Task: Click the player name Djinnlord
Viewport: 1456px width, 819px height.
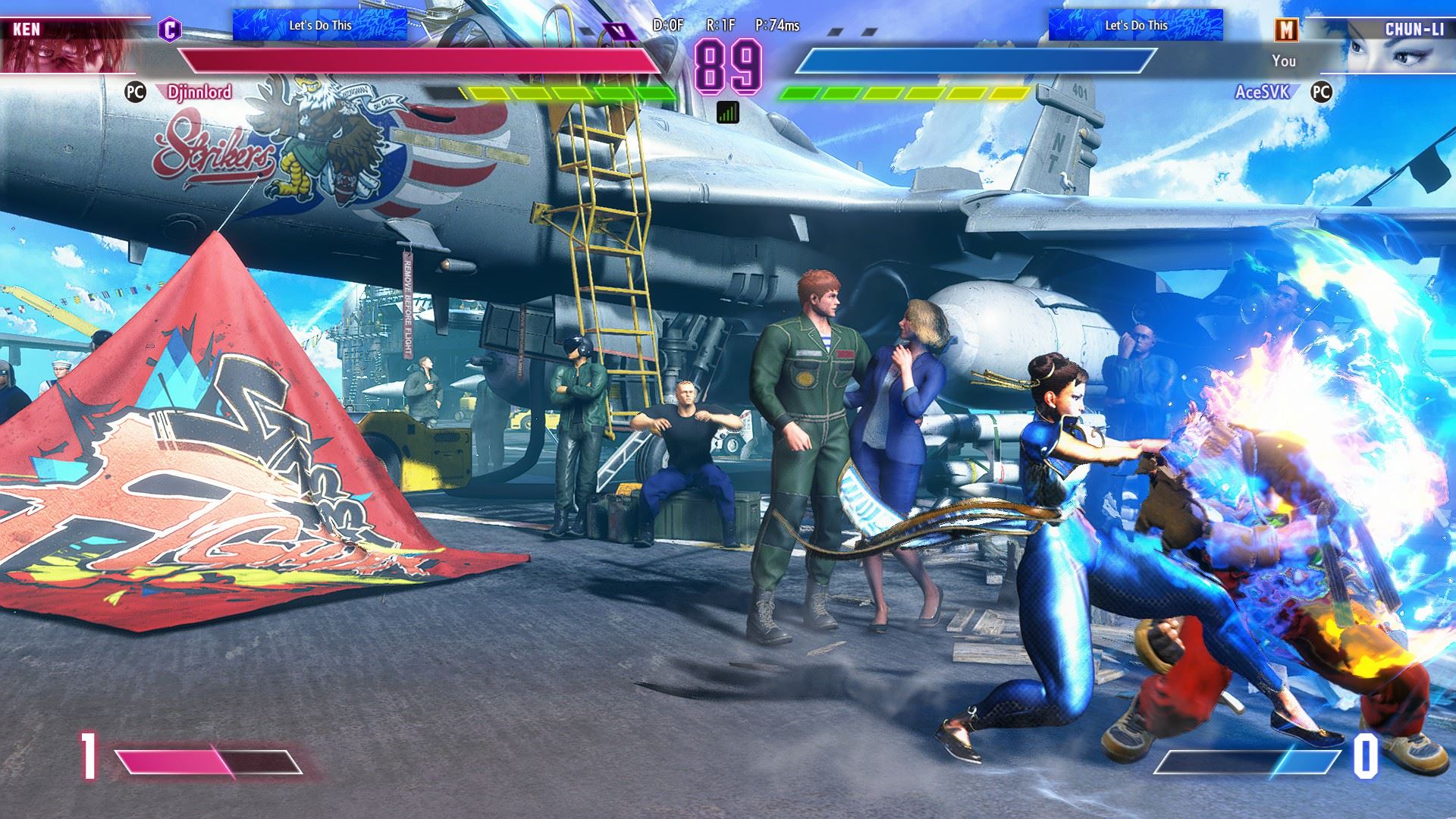Action: pyautogui.click(x=199, y=93)
